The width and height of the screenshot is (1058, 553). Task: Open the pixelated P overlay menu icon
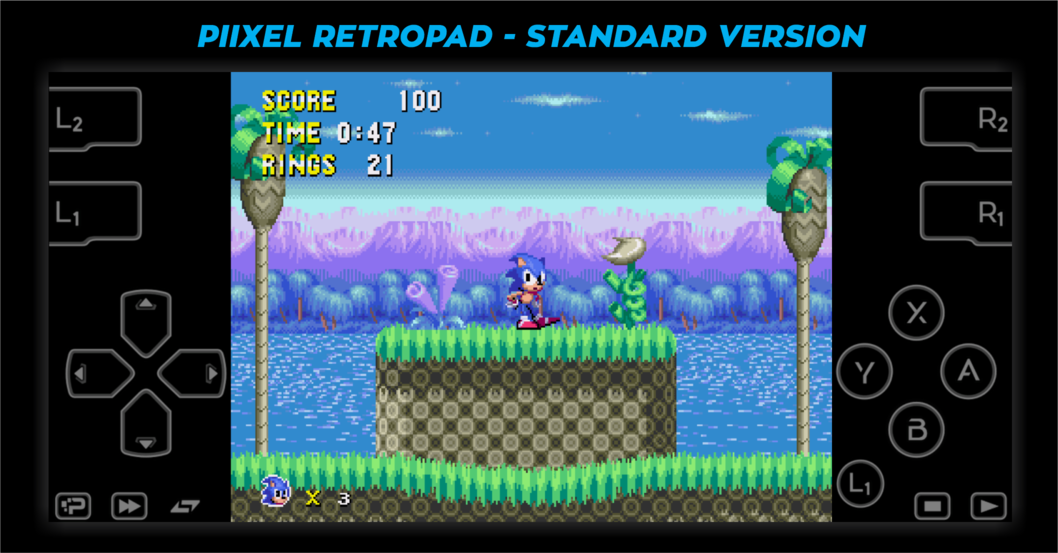pos(73,506)
